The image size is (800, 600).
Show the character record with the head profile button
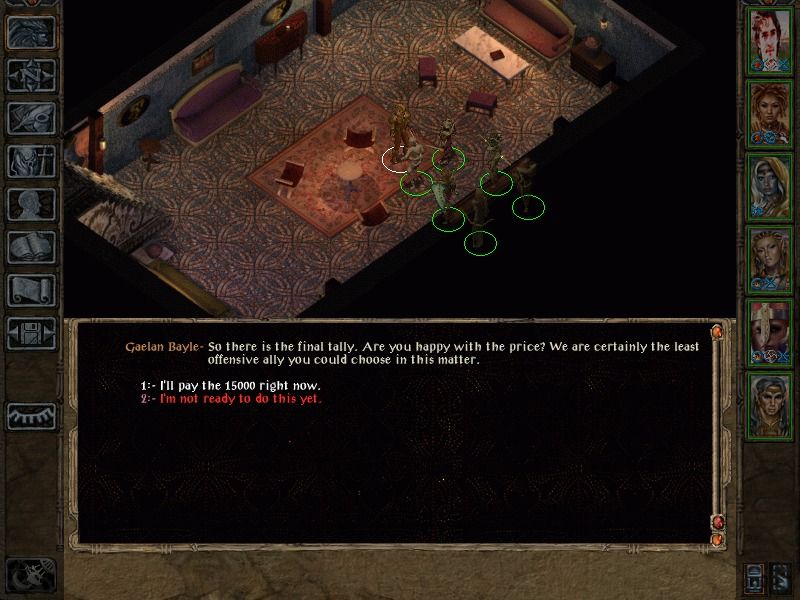coord(31,204)
